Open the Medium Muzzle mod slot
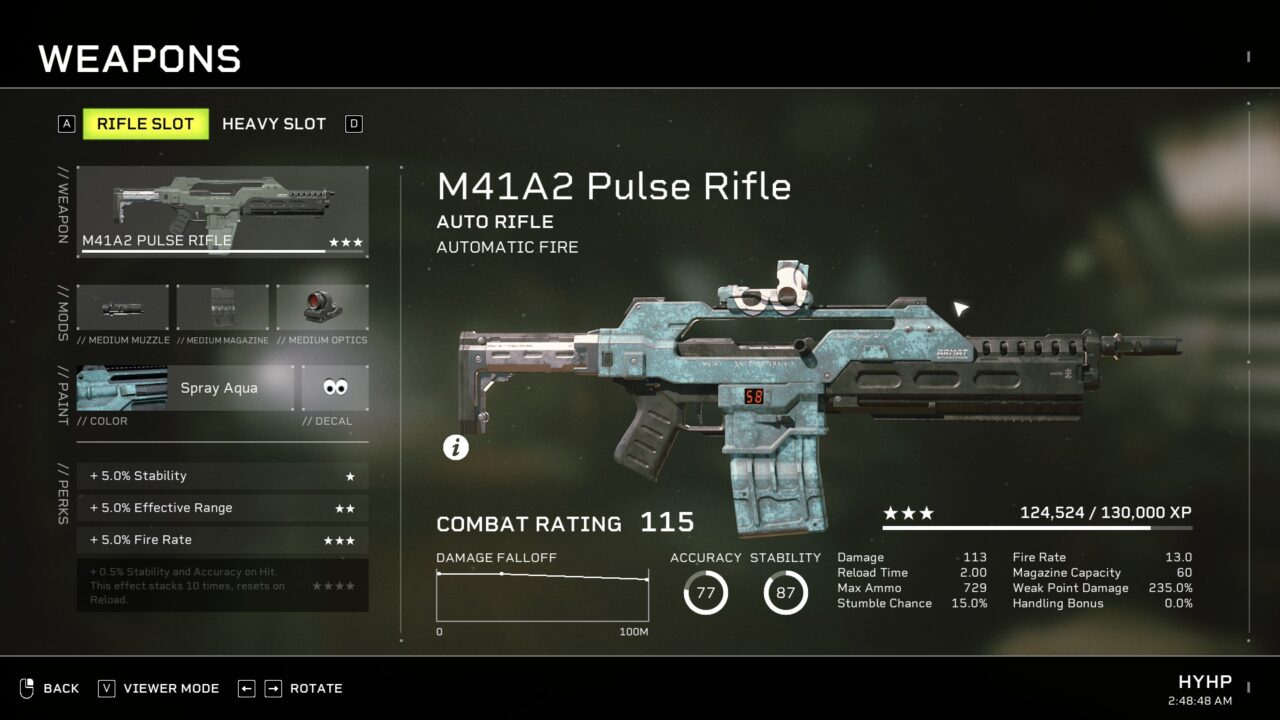The width and height of the screenshot is (1280, 720). point(123,308)
